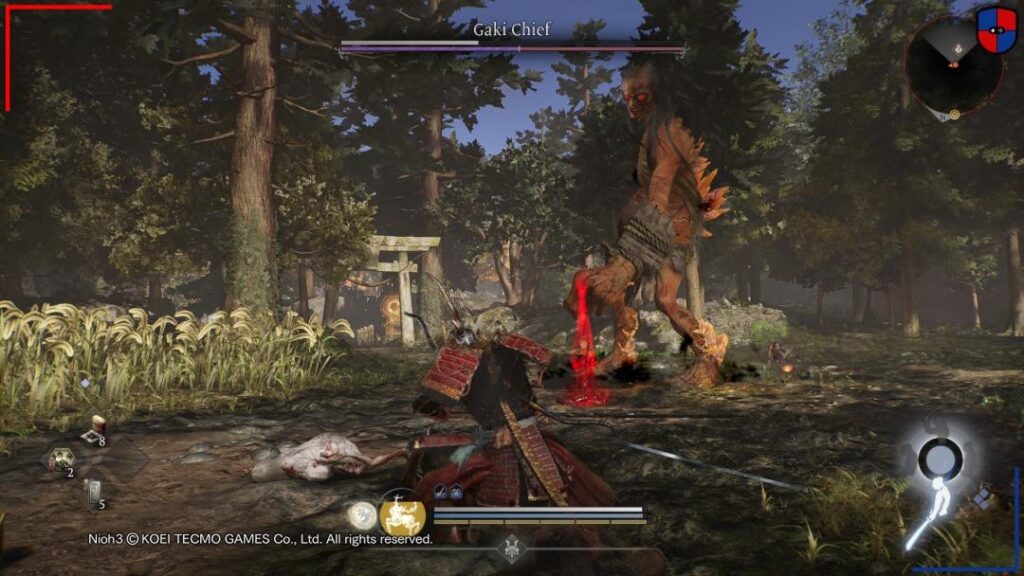Select the elixir item with count 8
Screen dimensions: 1024x576
pos(95,429)
